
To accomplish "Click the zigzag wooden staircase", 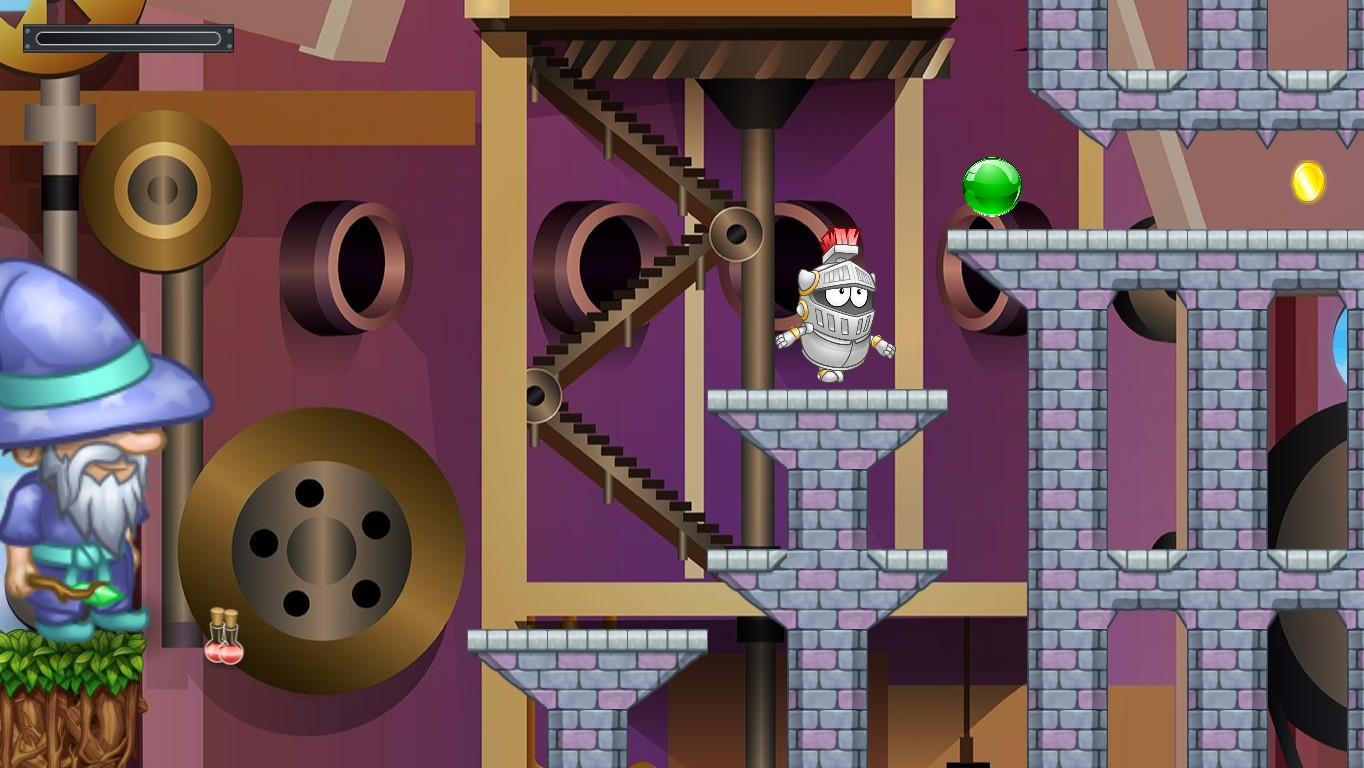I will click(x=620, y=300).
